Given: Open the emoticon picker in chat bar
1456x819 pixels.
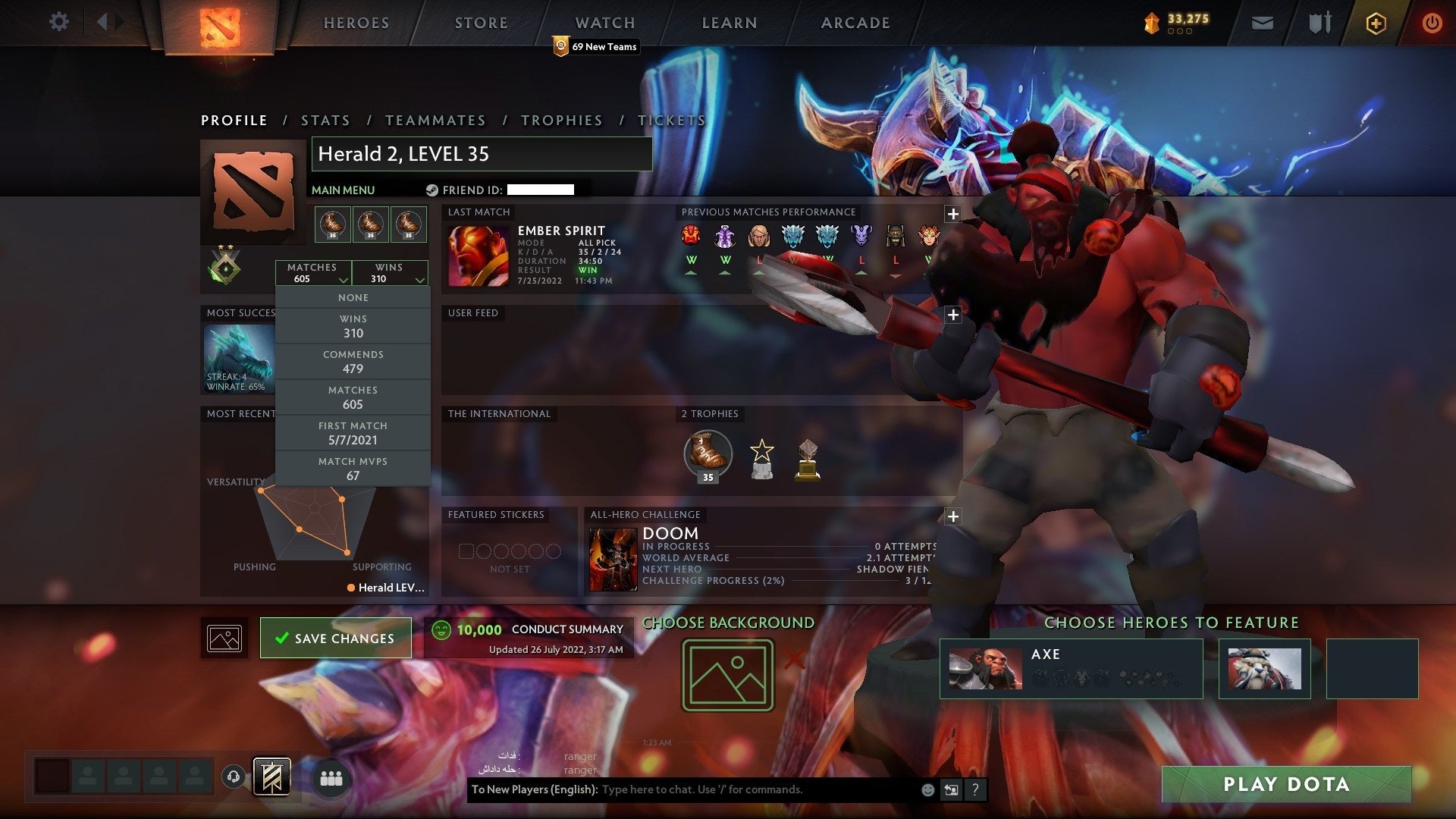Looking at the screenshot, I should tap(927, 789).
